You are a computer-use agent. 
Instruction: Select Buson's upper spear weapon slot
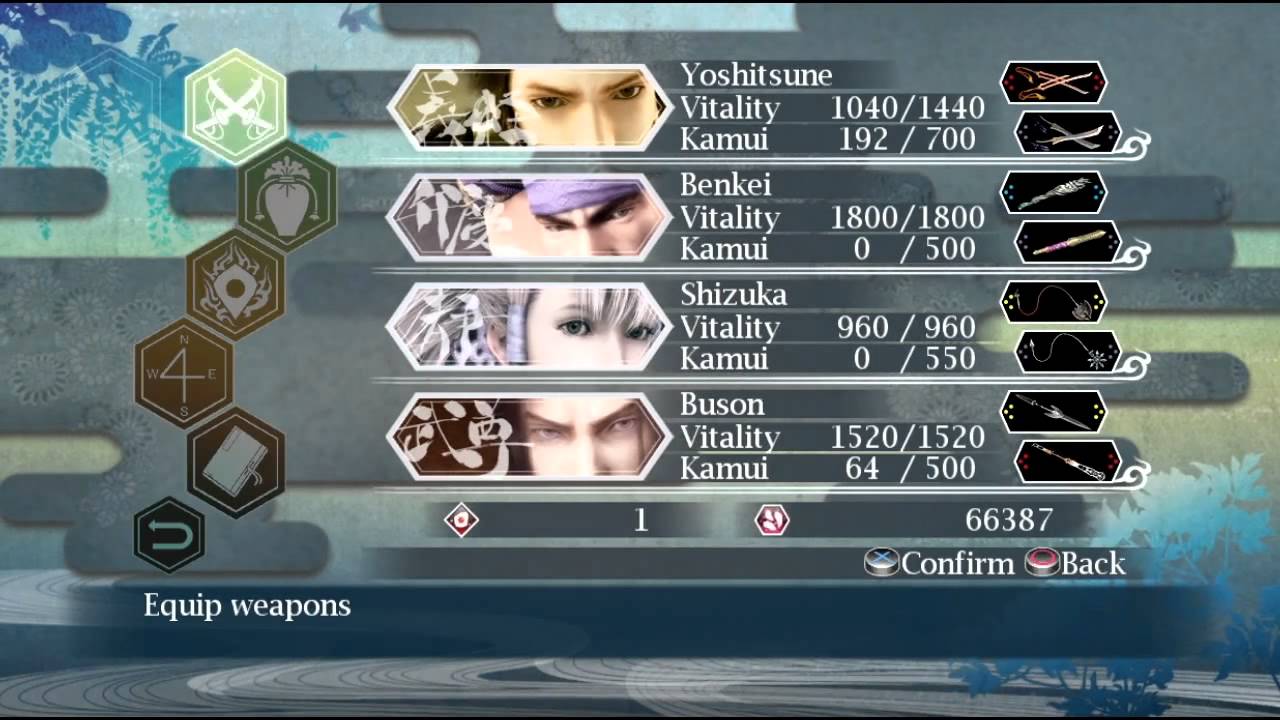click(1053, 412)
